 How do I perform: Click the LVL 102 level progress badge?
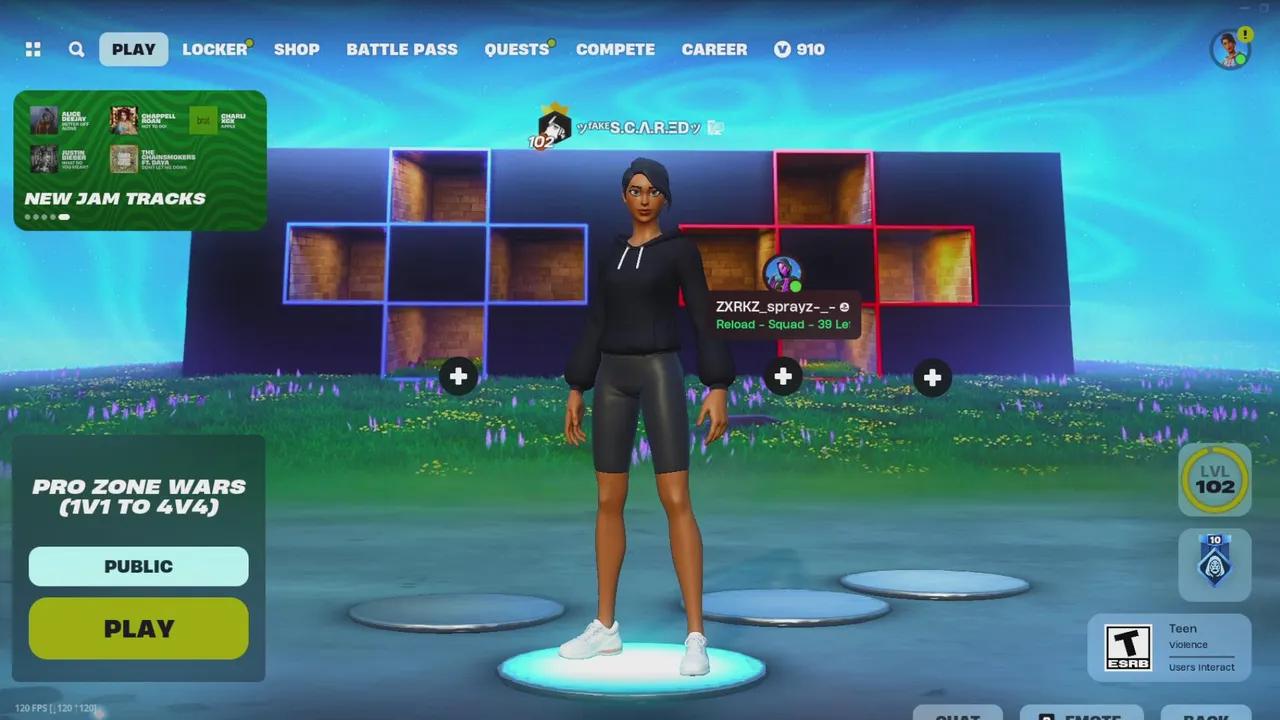tap(1214, 481)
